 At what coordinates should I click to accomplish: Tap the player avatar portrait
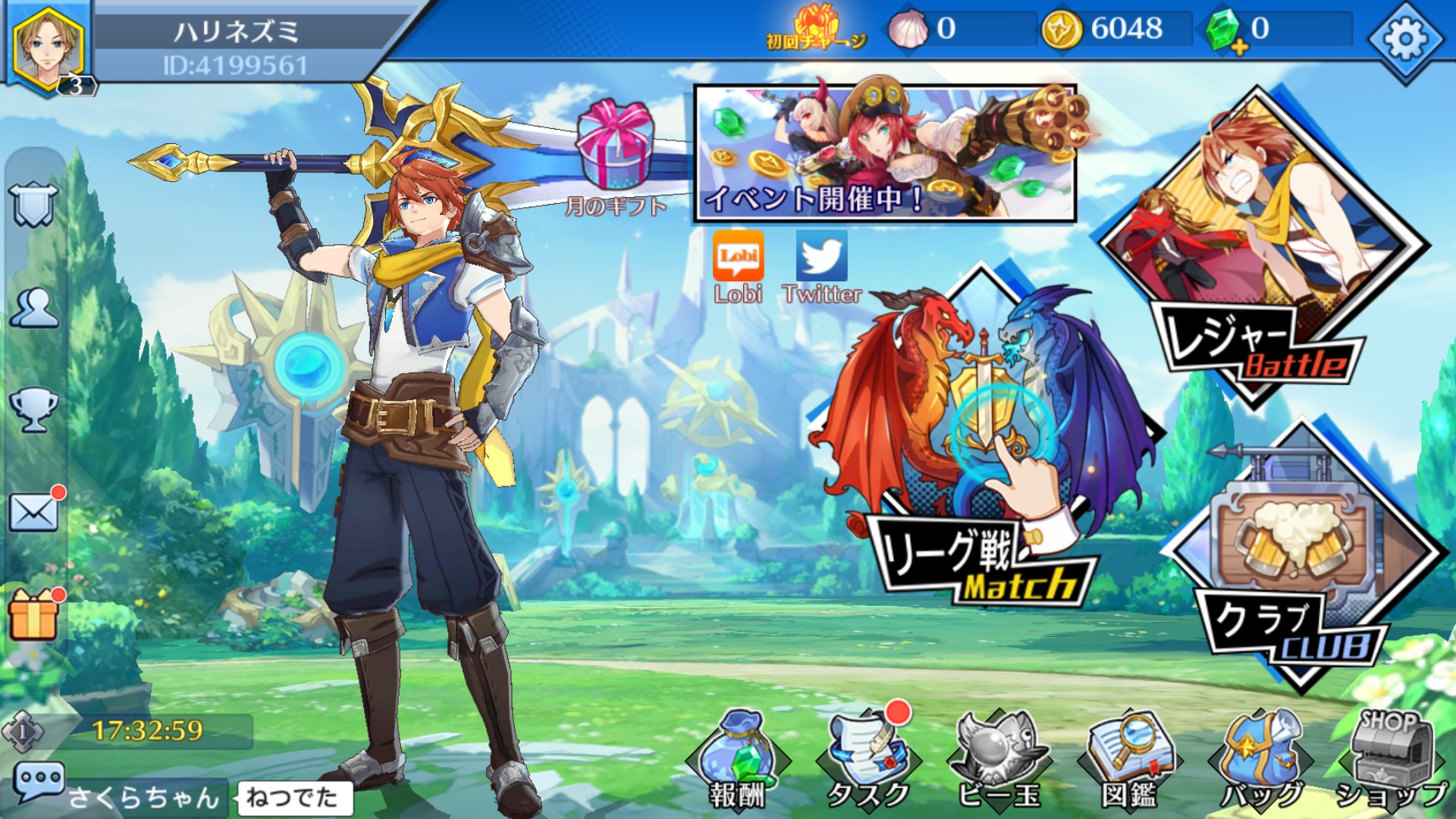tap(48, 47)
